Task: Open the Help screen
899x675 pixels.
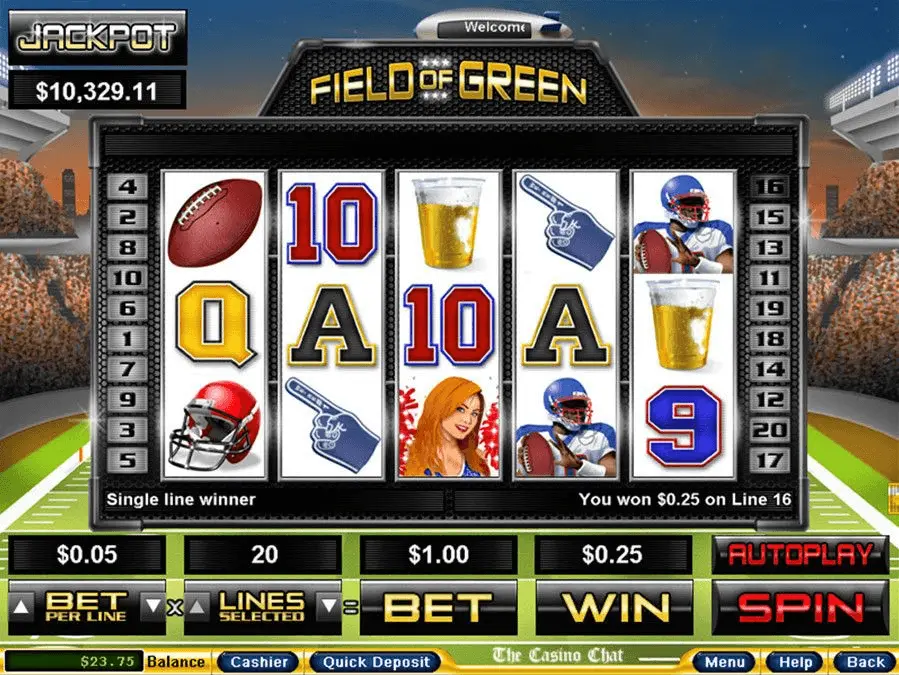Action: click(795, 662)
